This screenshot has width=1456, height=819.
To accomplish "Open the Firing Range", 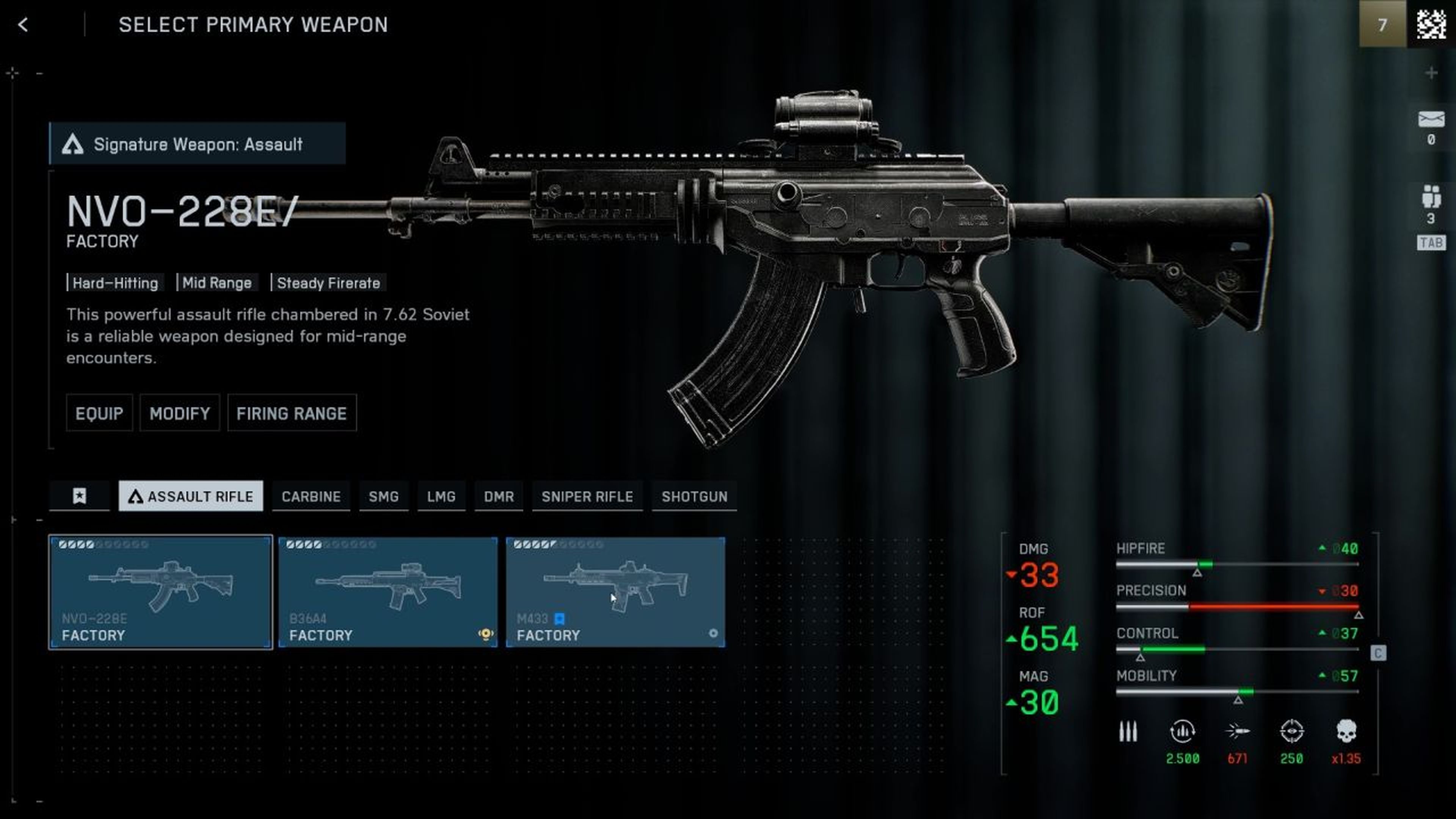I will point(292,413).
